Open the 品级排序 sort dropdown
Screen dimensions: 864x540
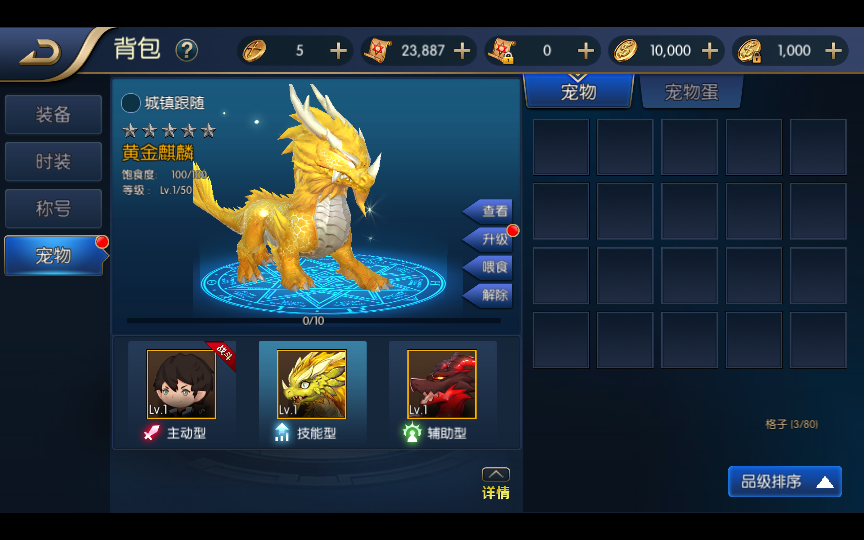785,481
